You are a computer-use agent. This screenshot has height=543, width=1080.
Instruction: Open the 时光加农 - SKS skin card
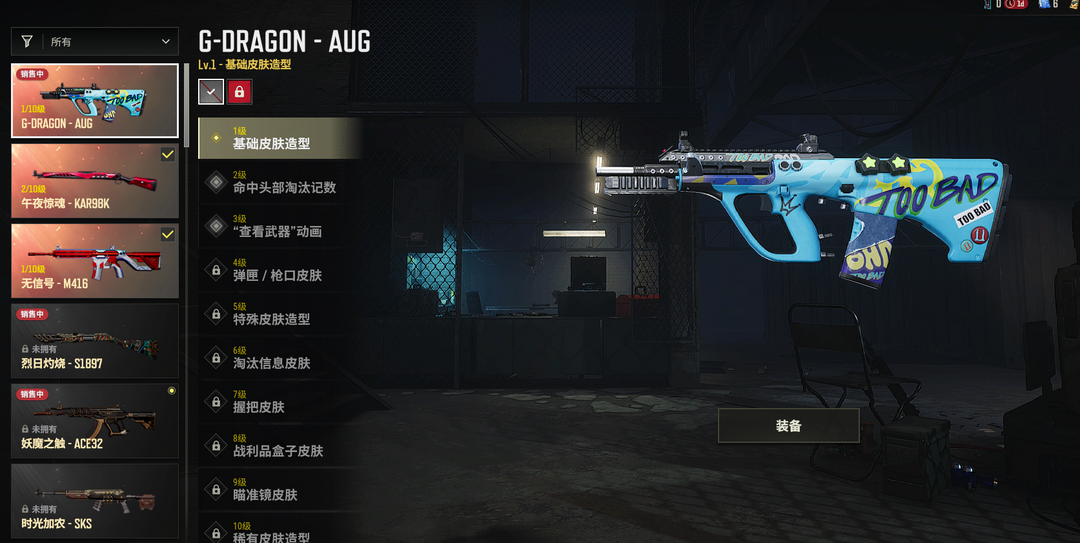(95, 500)
